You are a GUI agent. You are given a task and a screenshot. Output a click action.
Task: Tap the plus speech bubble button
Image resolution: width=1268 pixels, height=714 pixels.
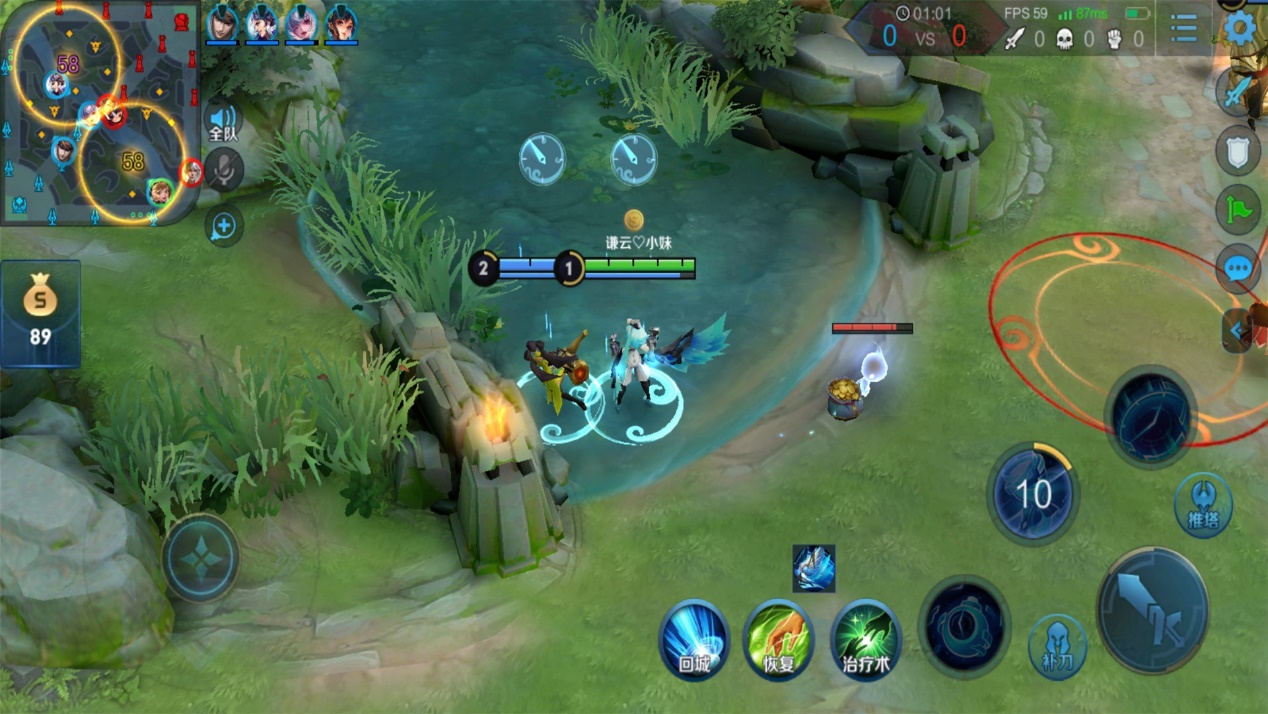pos(223,226)
